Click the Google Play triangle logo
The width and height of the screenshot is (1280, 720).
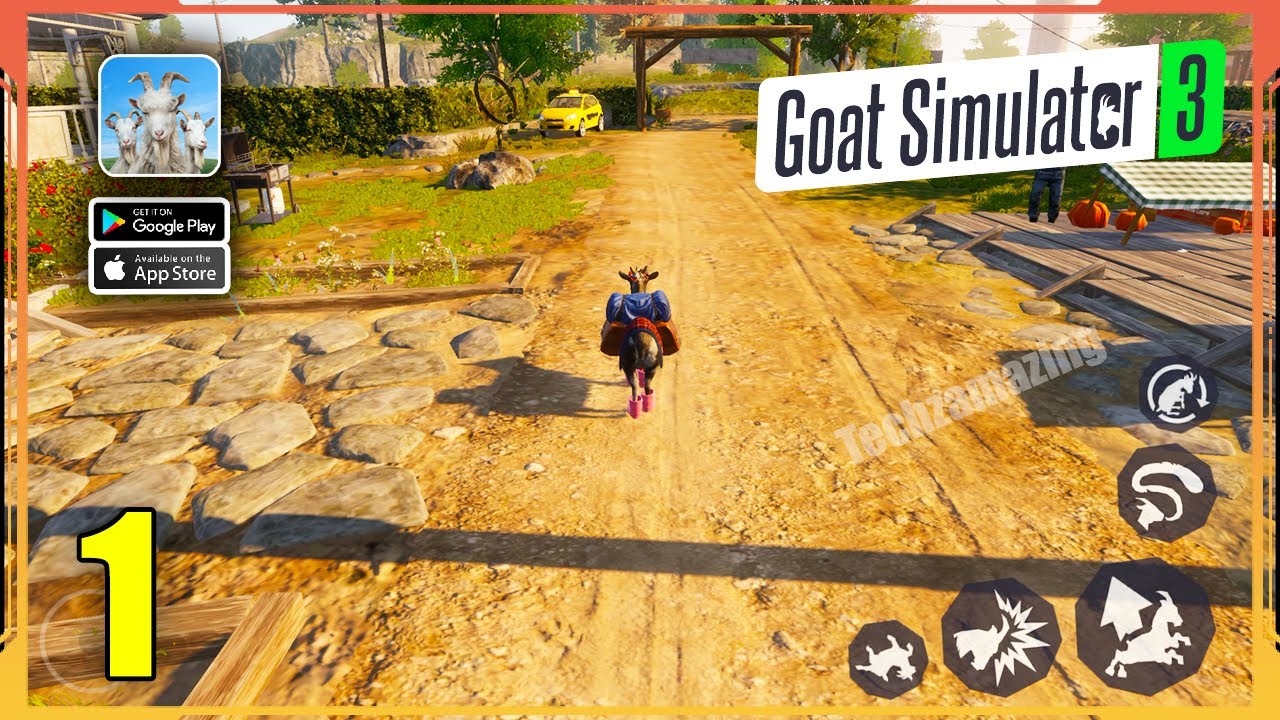(x=113, y=222)
